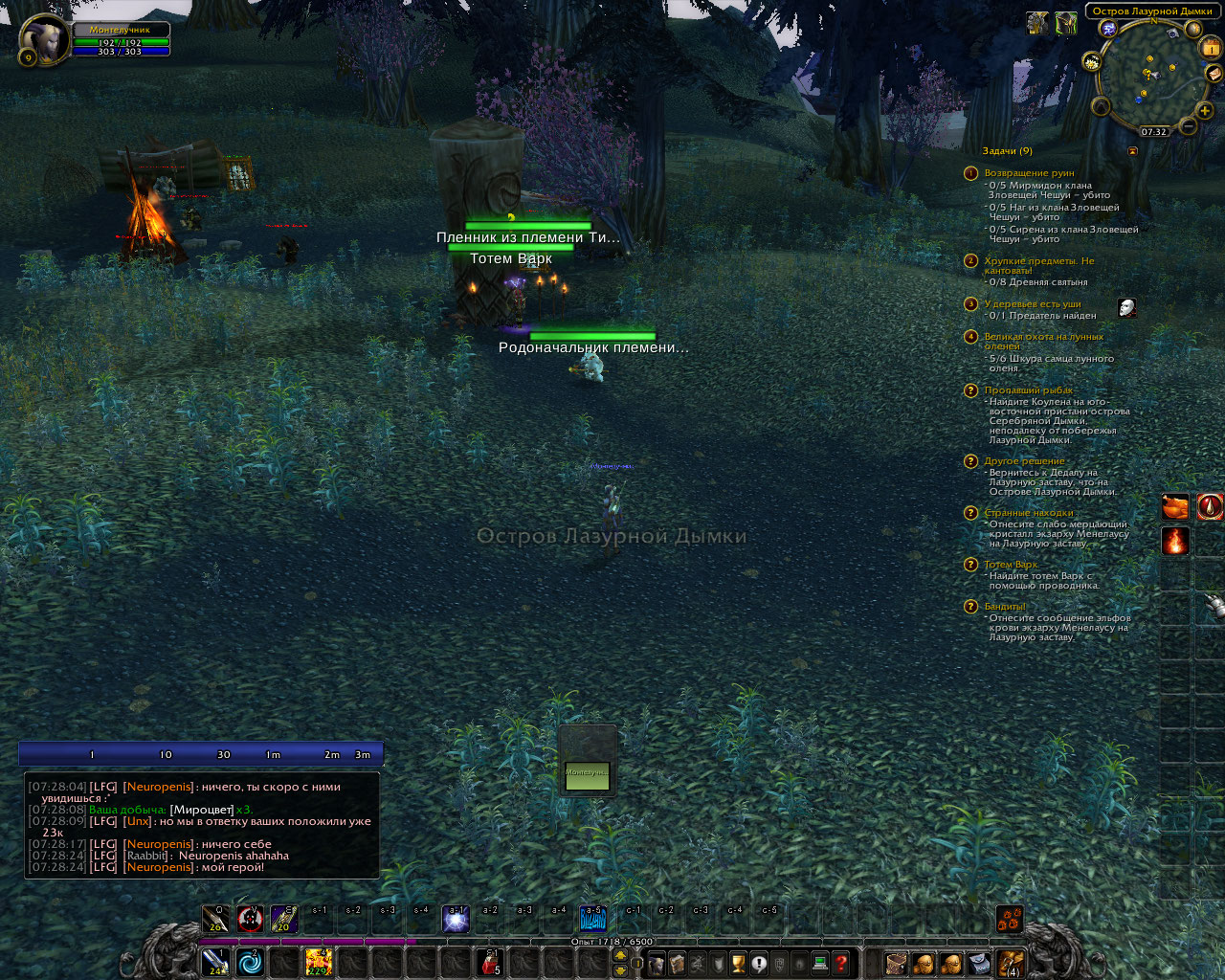Collapse the quest Возвращение руин in the tracker

pos(1028,172)
